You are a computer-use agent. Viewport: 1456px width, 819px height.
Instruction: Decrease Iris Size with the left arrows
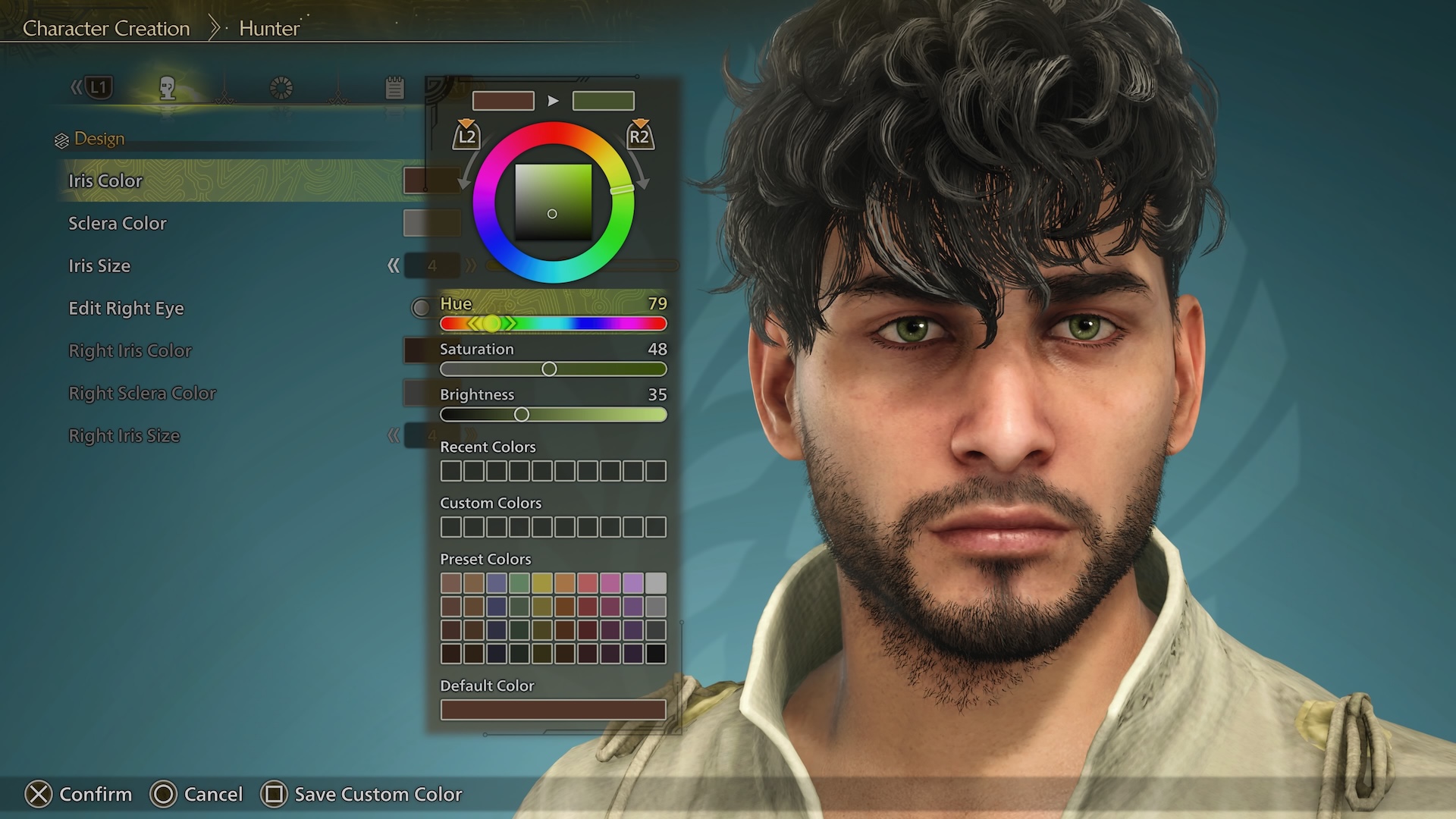[x=393, y=265]
